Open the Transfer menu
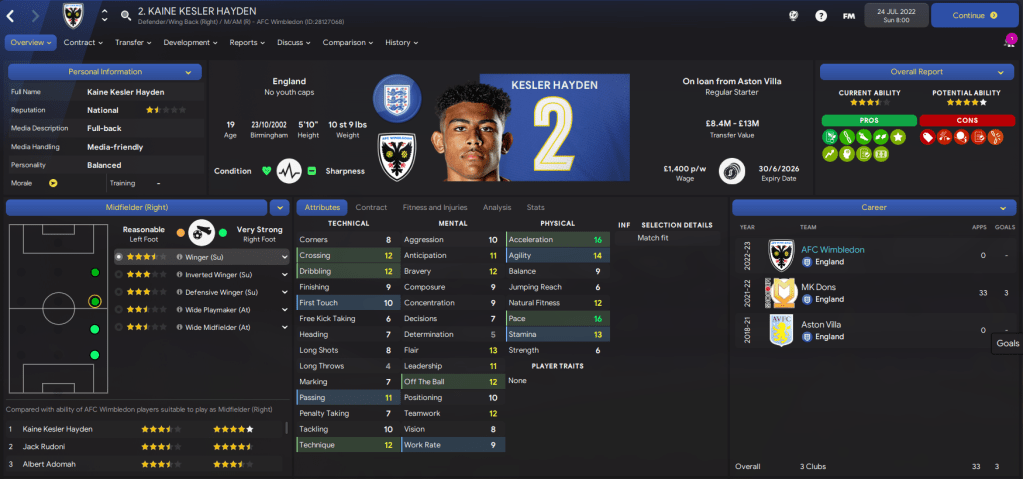 (x=133, y=43)
